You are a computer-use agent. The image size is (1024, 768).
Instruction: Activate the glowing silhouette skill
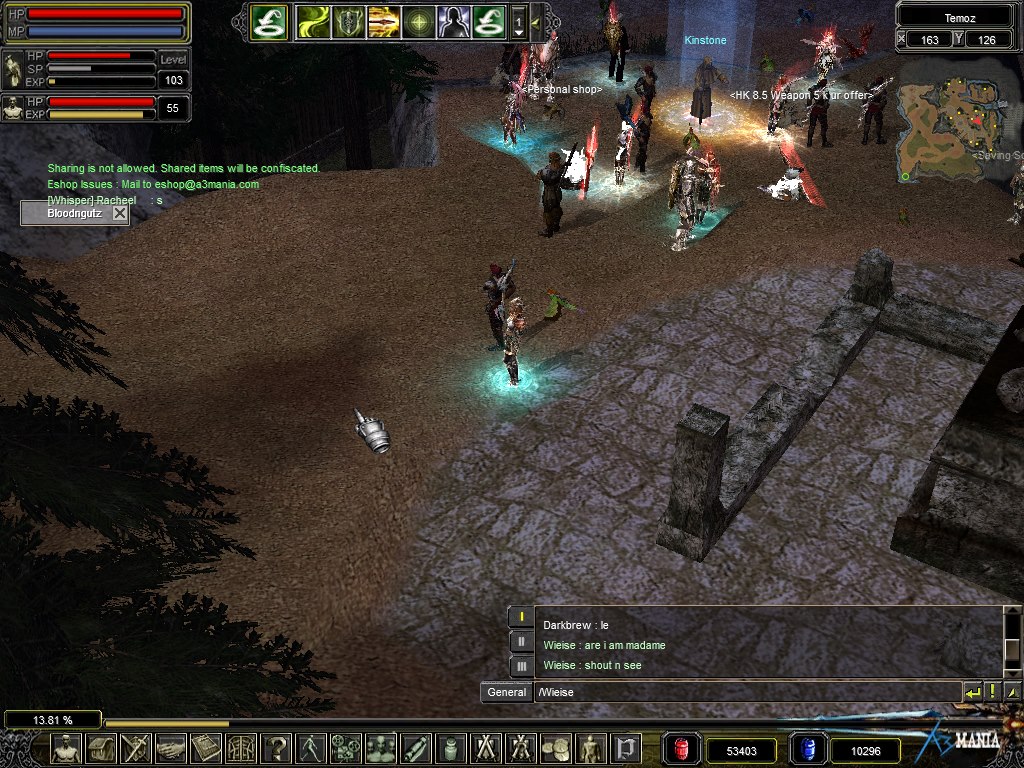(453, 21)
